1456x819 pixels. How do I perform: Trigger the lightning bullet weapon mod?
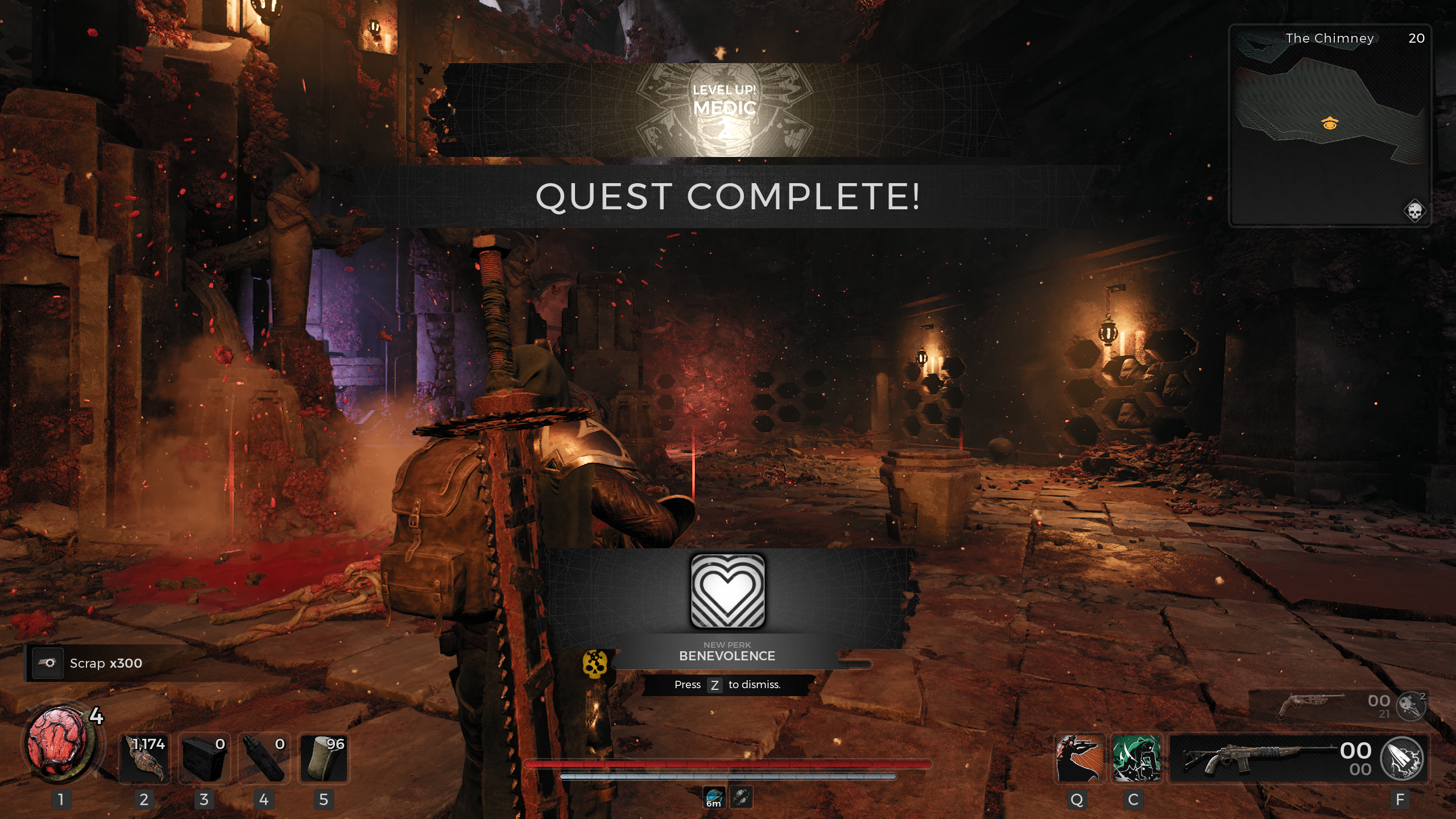pos(1402,758)
